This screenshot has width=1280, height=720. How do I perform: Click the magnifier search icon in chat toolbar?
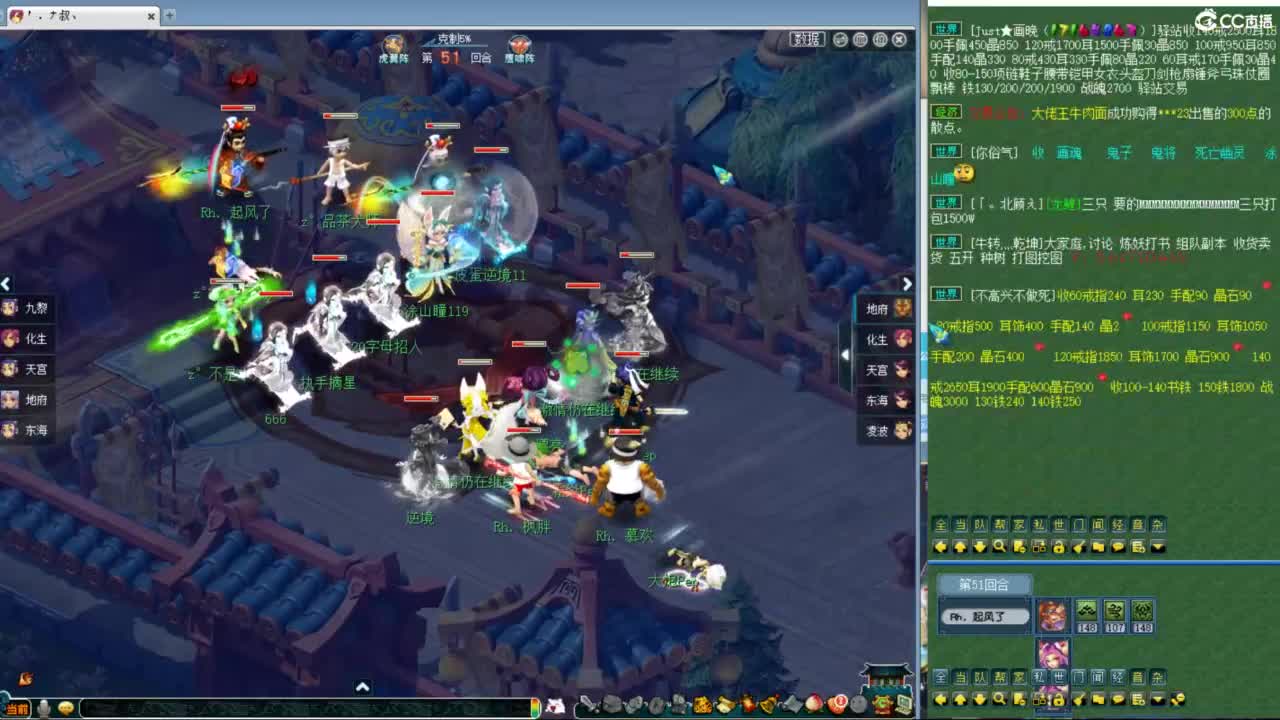point(1000,546)
